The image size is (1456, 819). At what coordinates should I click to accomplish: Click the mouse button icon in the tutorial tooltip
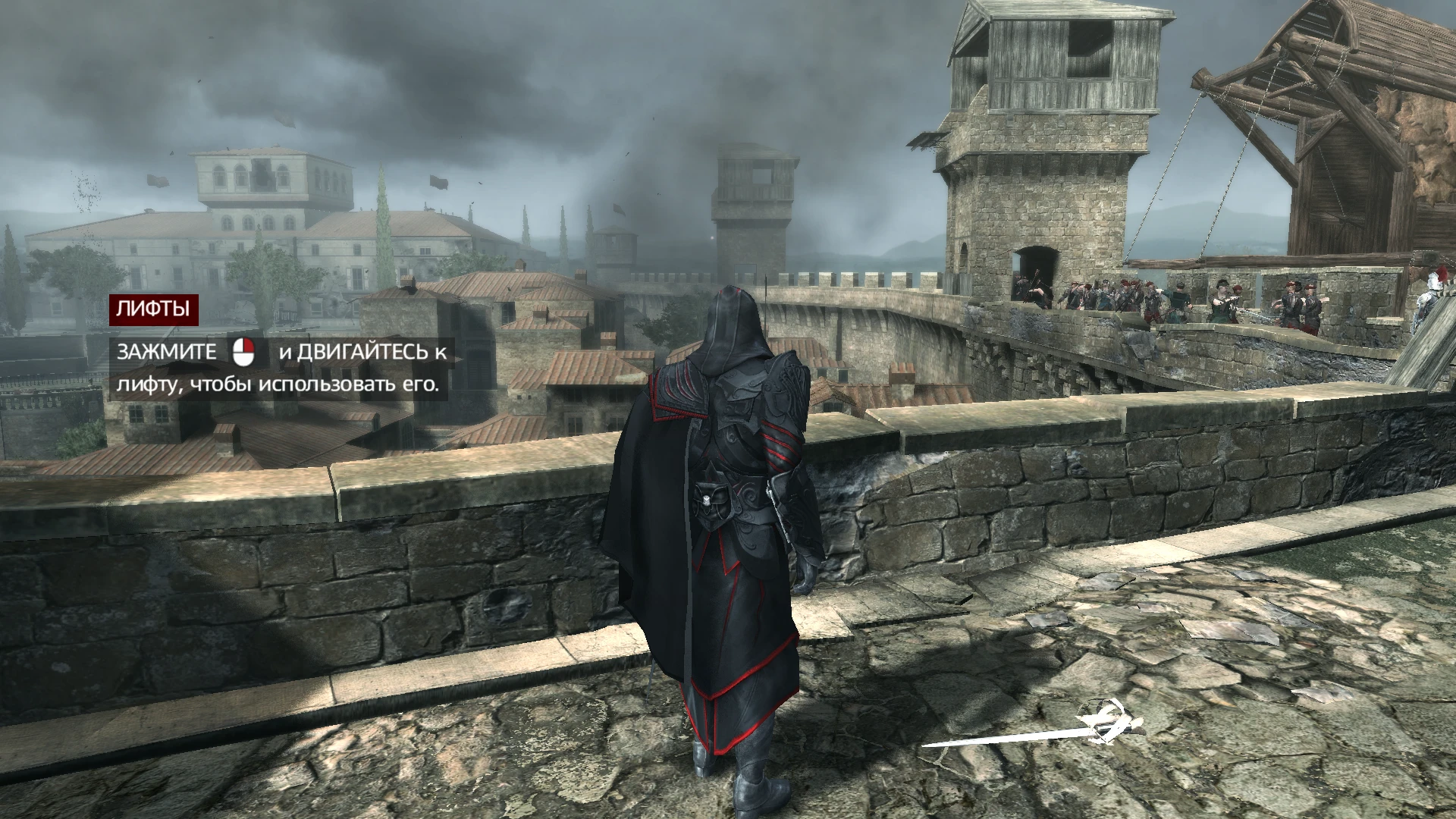(x=244, y=354)
